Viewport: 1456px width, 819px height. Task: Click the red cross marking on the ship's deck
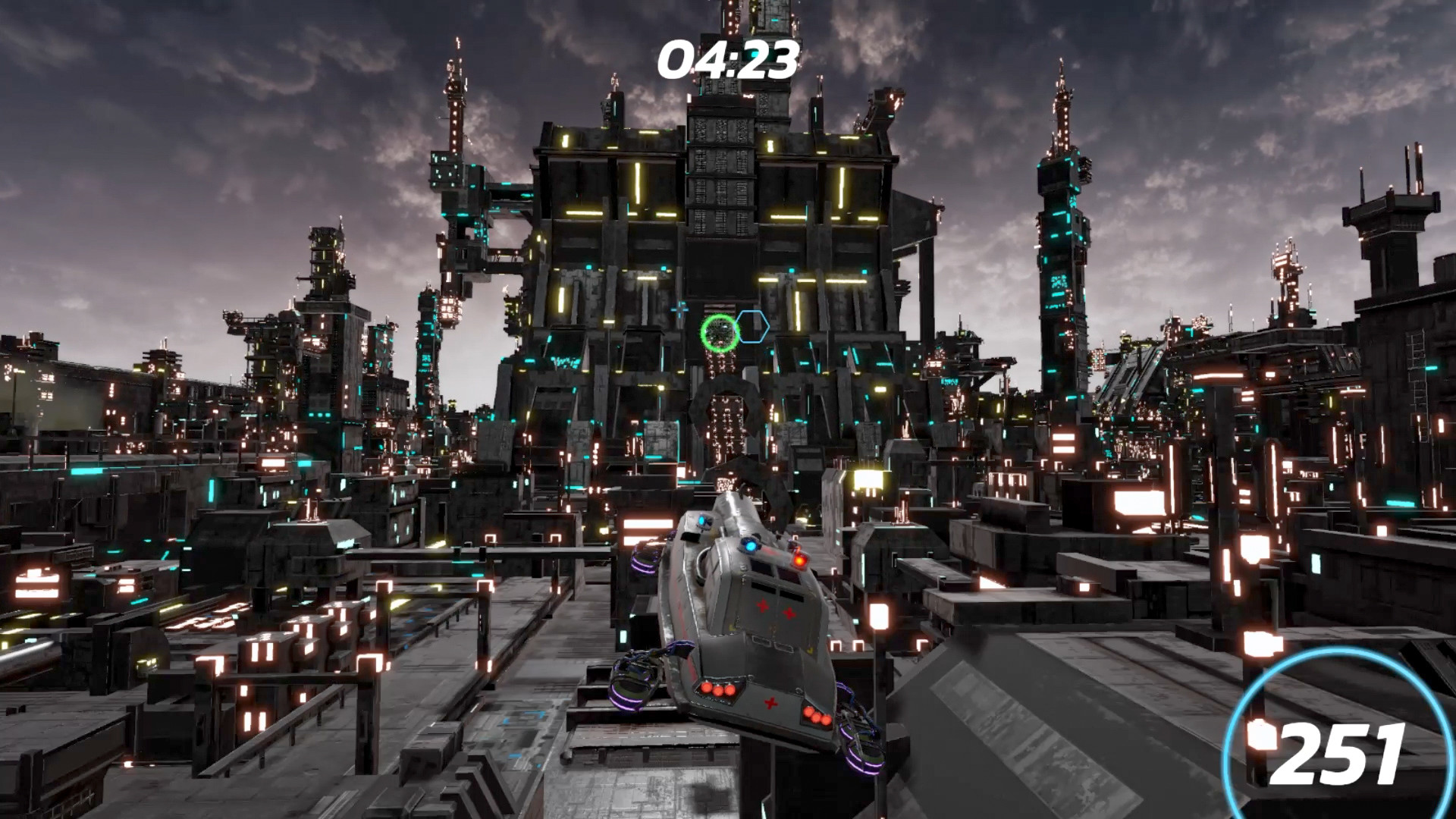[x=763, y=607]
